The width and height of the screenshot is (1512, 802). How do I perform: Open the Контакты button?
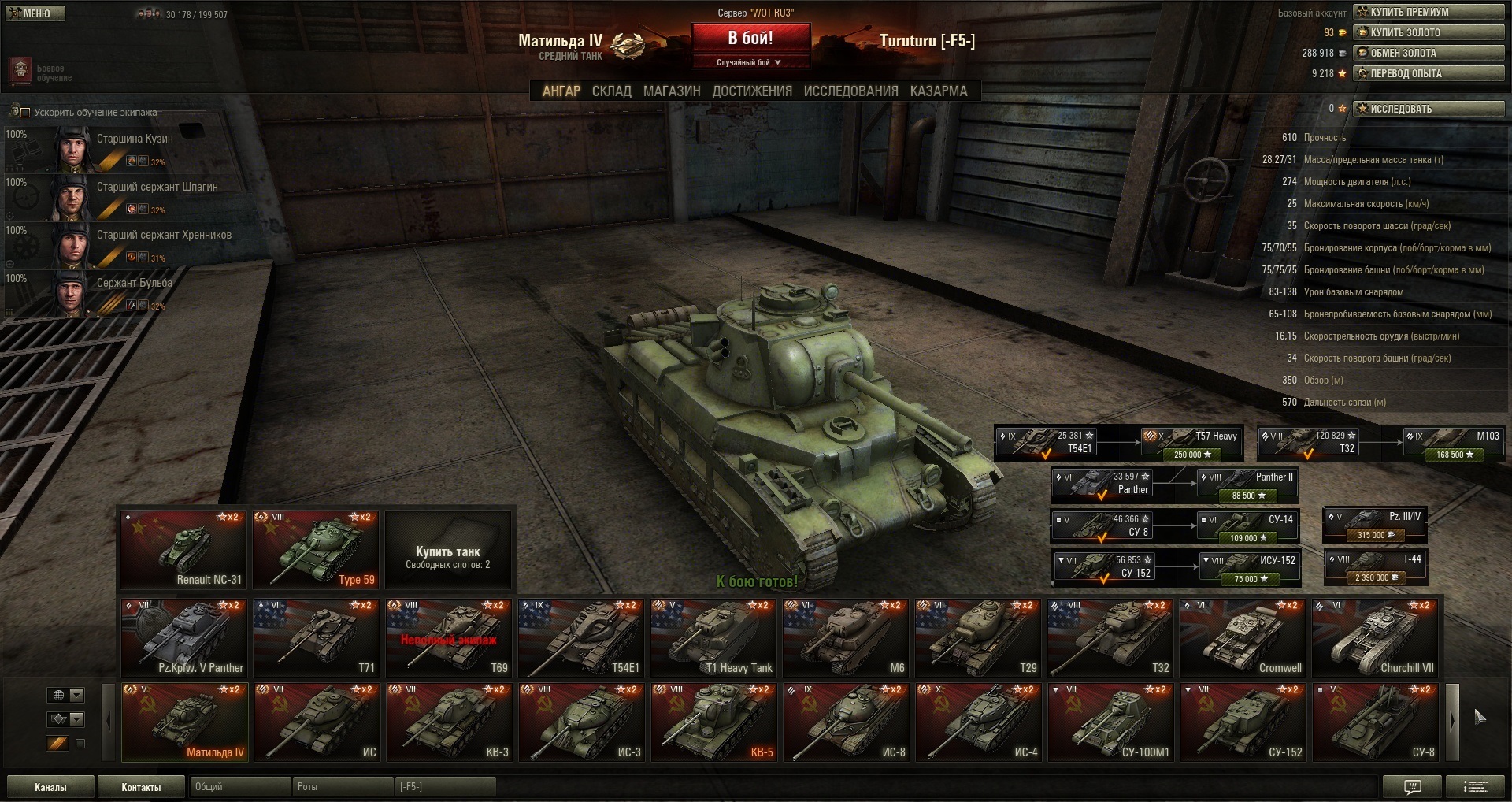141,787
